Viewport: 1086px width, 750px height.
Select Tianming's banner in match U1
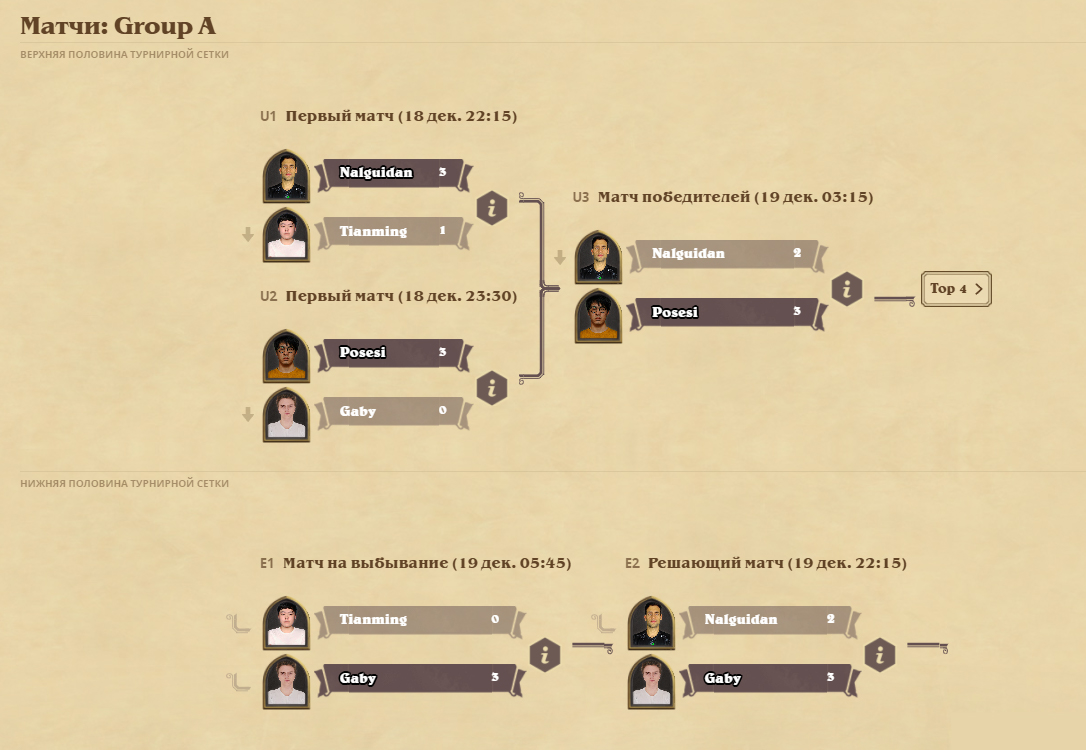coord(392,232)
